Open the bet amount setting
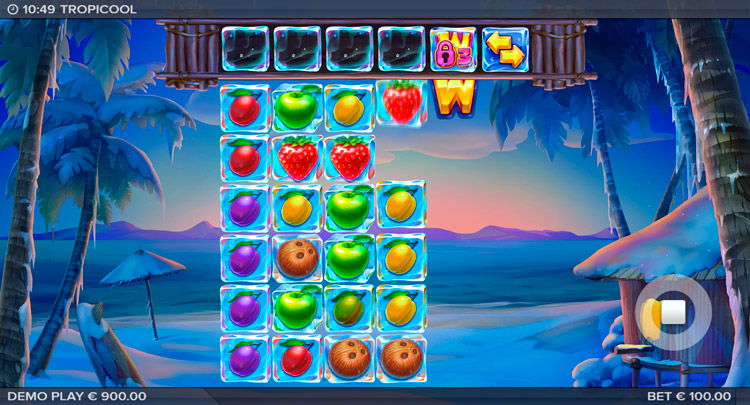Viewport: 750px width, 405px height. [689, 396]
